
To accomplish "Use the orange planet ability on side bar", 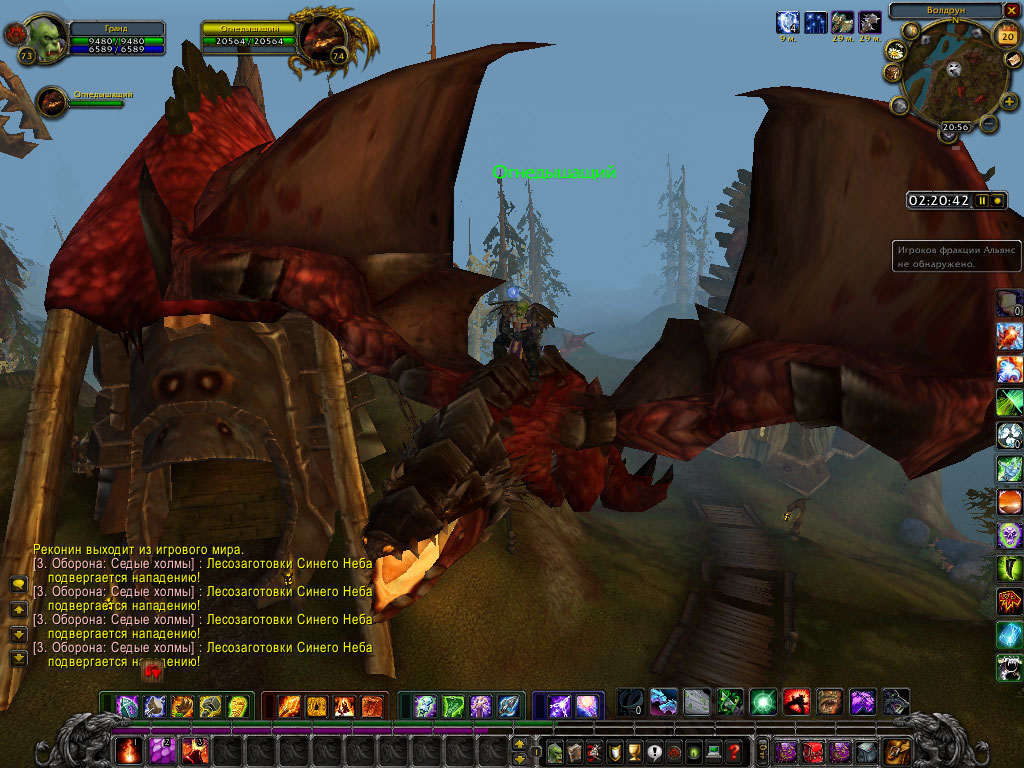I will (1009, 501).
